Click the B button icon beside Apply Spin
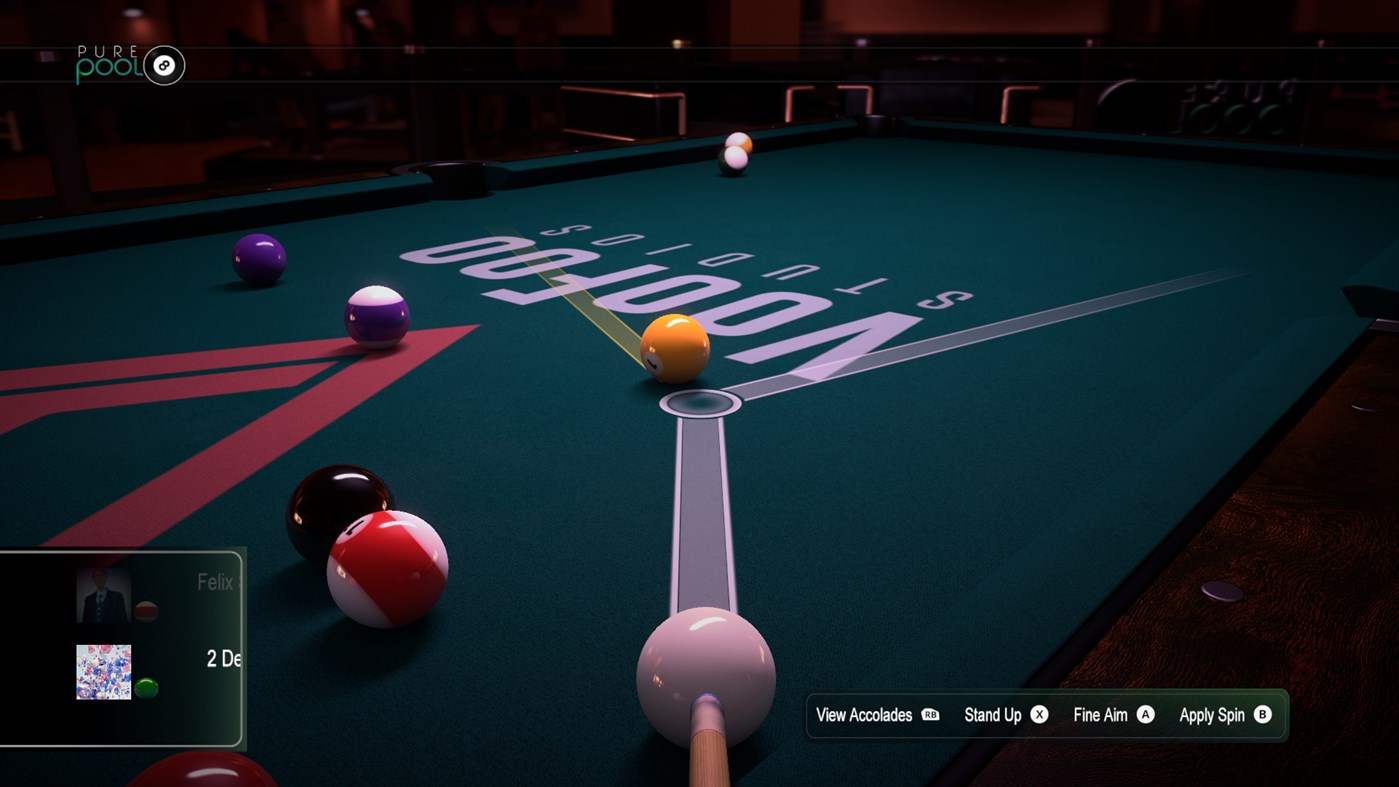Screen dimensions: 1399x787 1261,715
